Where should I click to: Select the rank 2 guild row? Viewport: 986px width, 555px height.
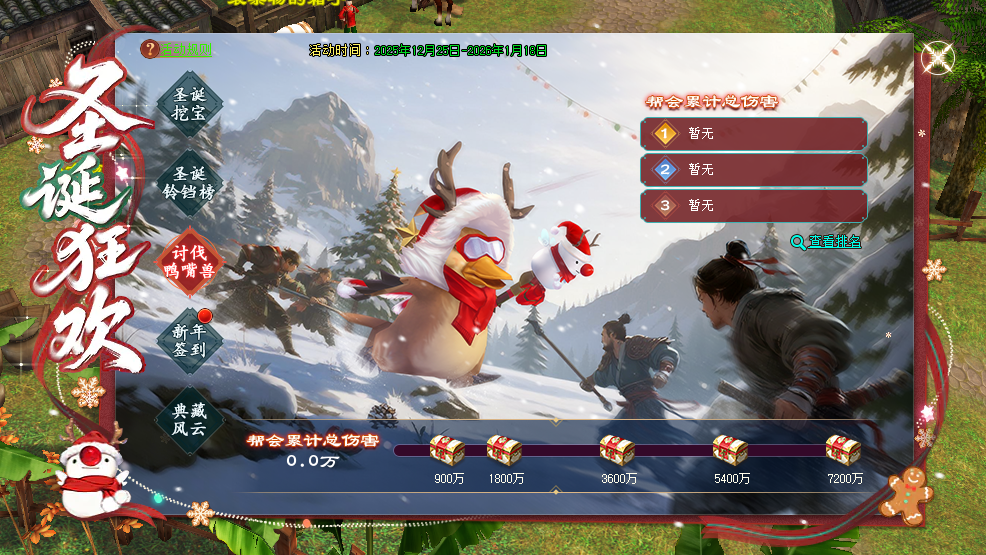point(753,170)
